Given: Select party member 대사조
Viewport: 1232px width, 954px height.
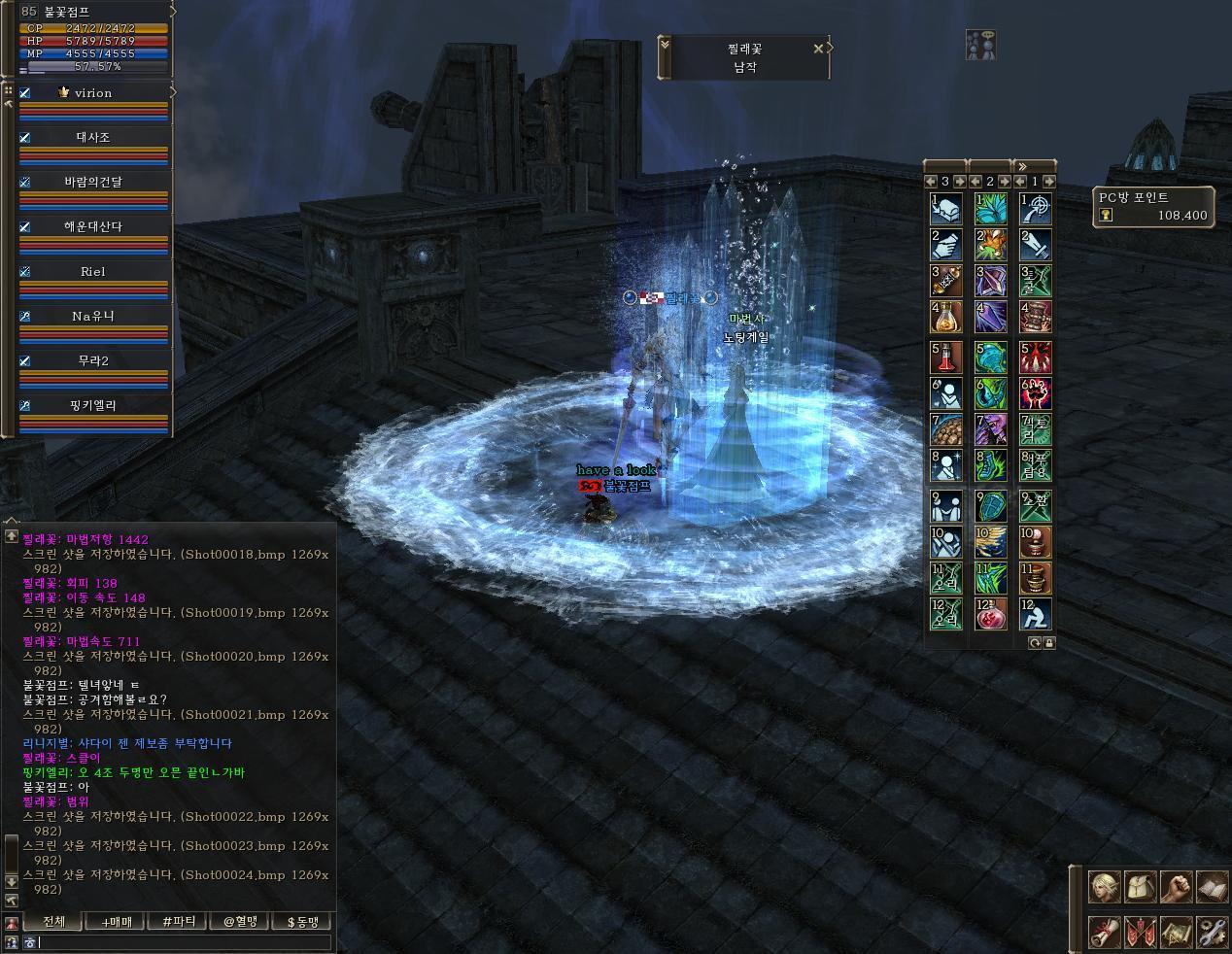Looking at the screenshot, I should (93, 138).
